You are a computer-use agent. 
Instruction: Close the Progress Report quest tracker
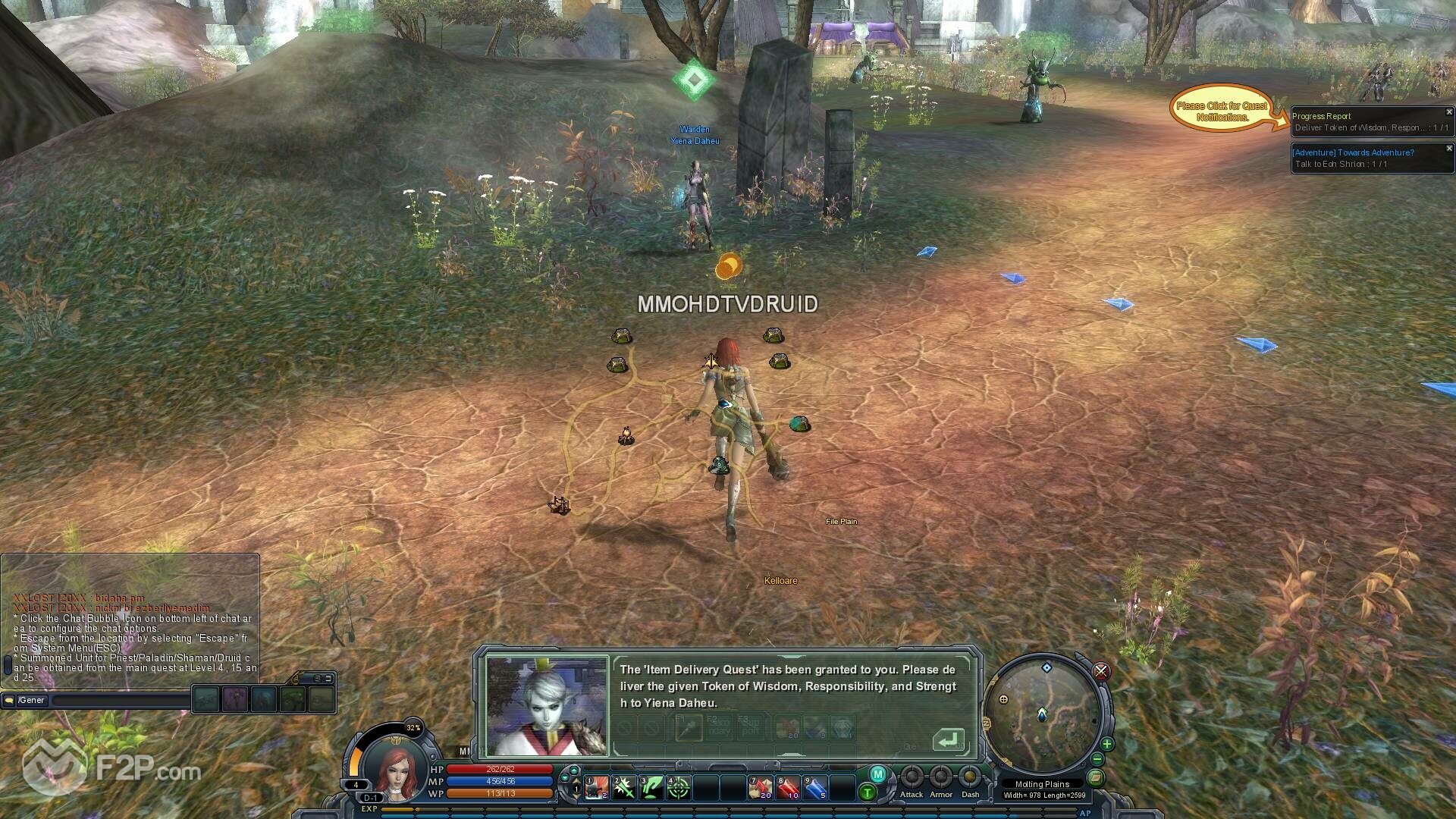point(1449,112)
